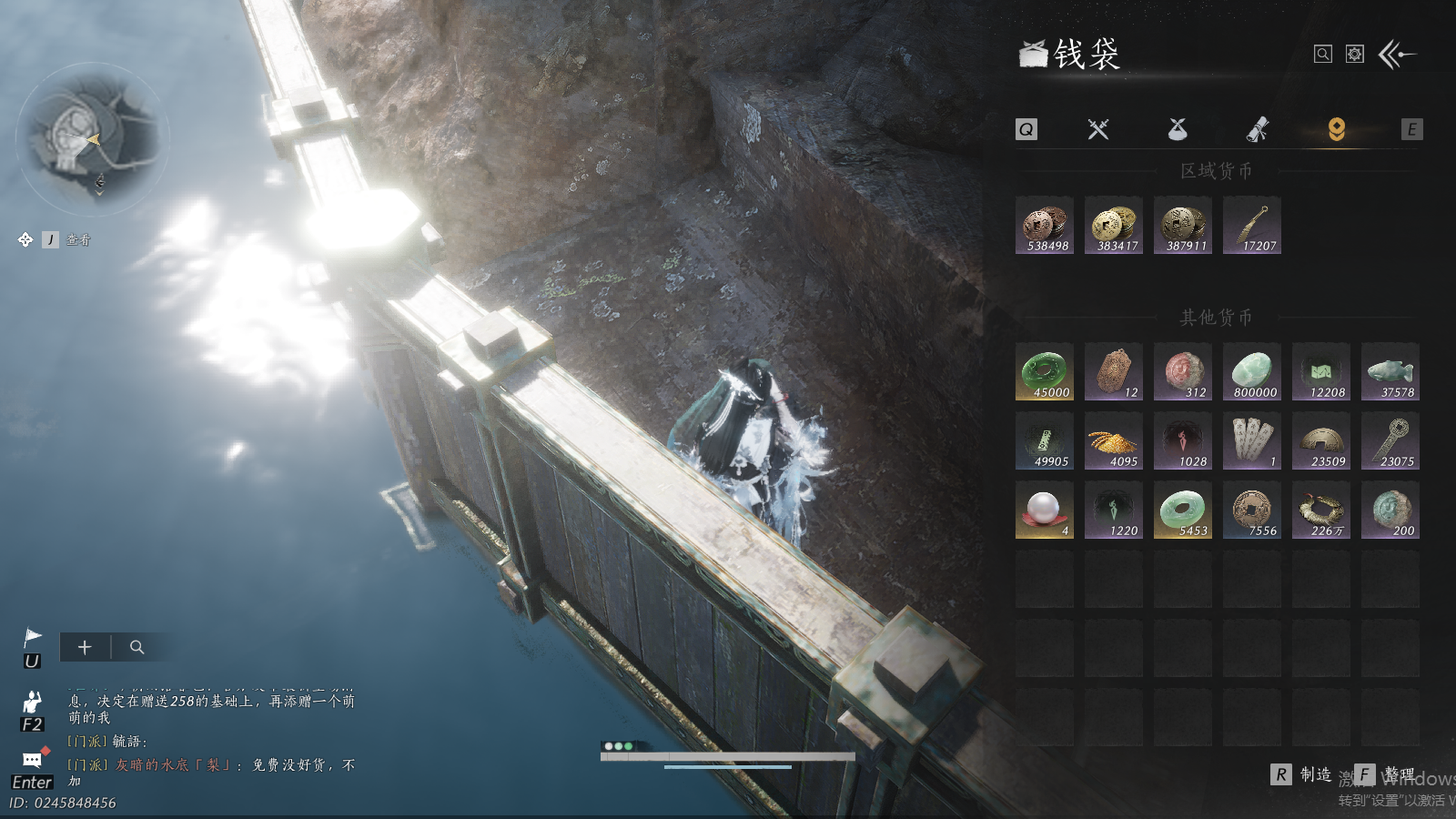Select the green jade ring with 45000
Viewport: 1456px width, 819px height.
coord(1045,371)
